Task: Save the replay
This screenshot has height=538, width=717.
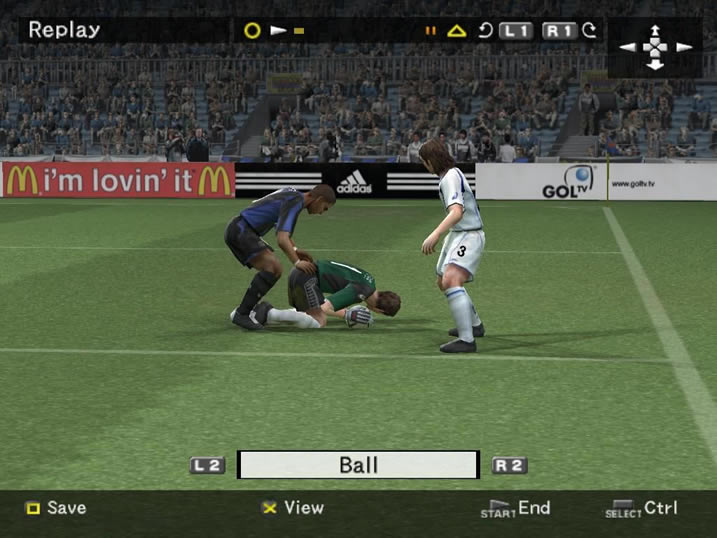Action: click(57, 508)
